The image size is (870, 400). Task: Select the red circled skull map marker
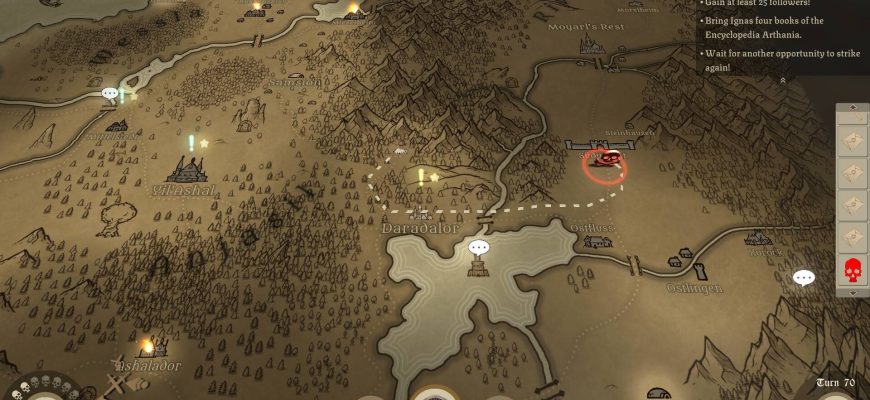(x=604, y=164)
